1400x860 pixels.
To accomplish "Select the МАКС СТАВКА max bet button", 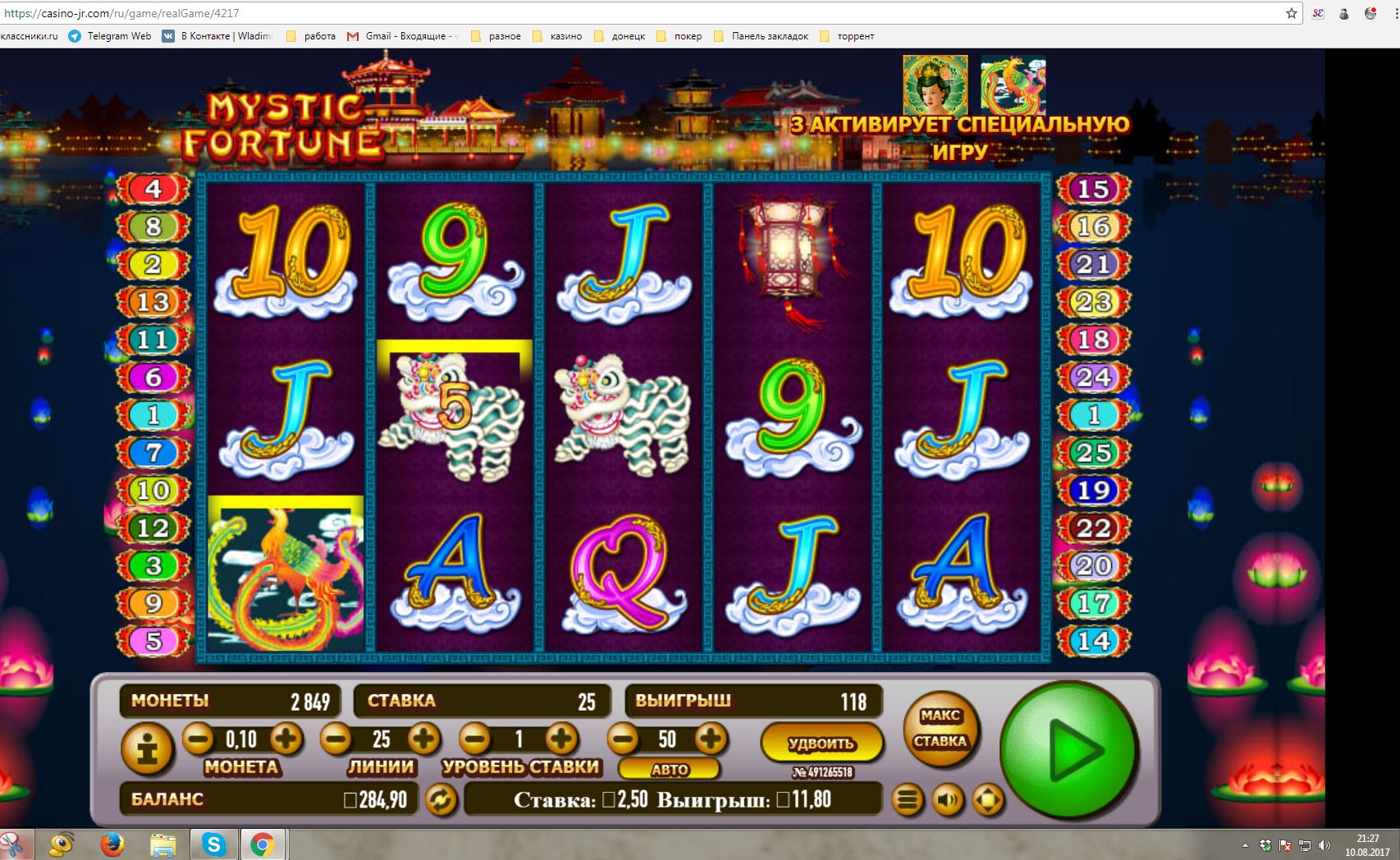I will pos(940,729).
